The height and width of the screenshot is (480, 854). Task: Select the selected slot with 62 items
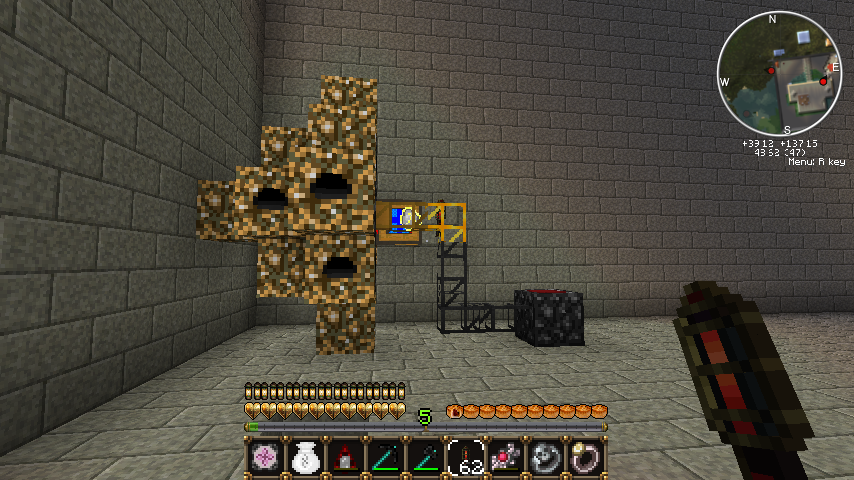click(x=465, y=457)
